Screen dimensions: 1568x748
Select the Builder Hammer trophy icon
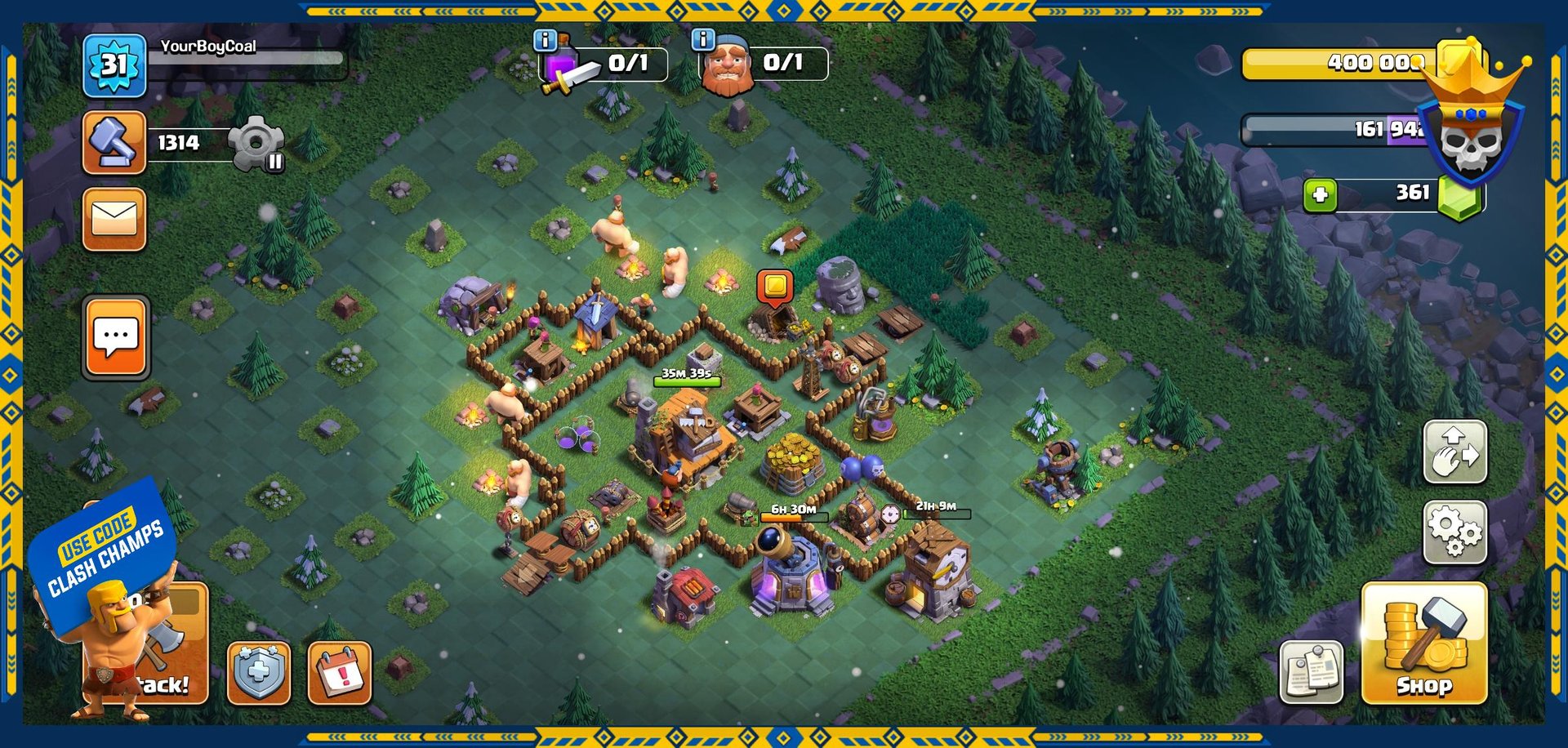pyautogui.click(x=114, y=143)
